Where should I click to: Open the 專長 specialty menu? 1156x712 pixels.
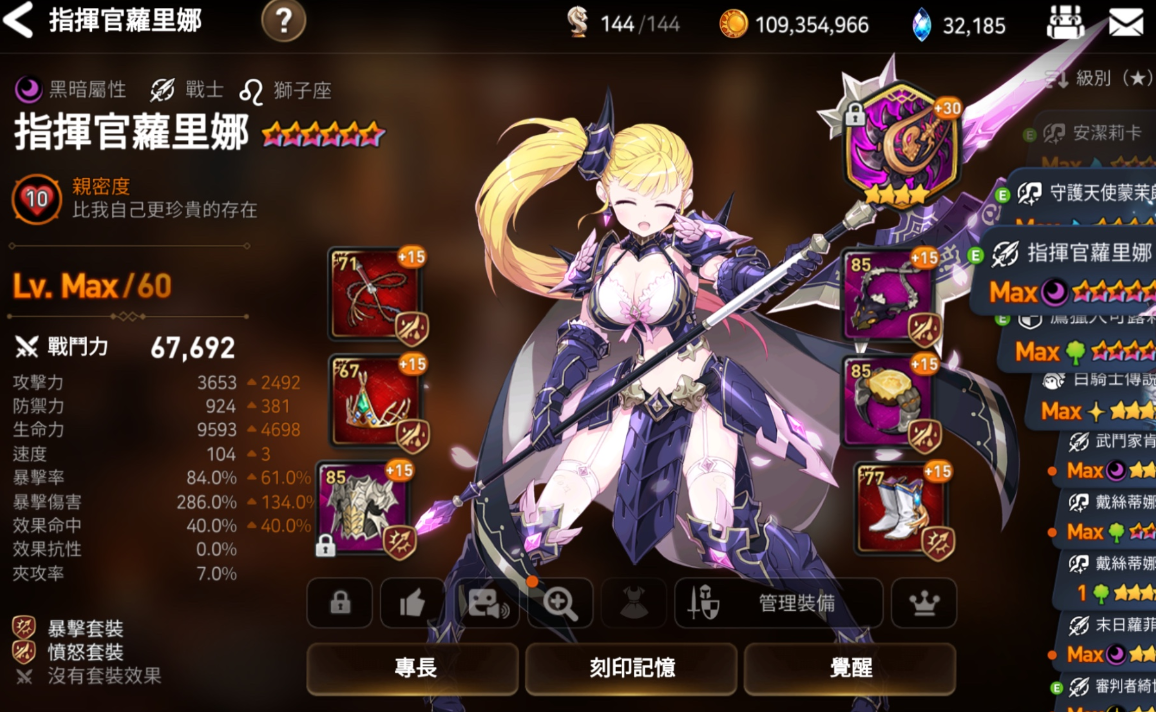click(412, 668)
